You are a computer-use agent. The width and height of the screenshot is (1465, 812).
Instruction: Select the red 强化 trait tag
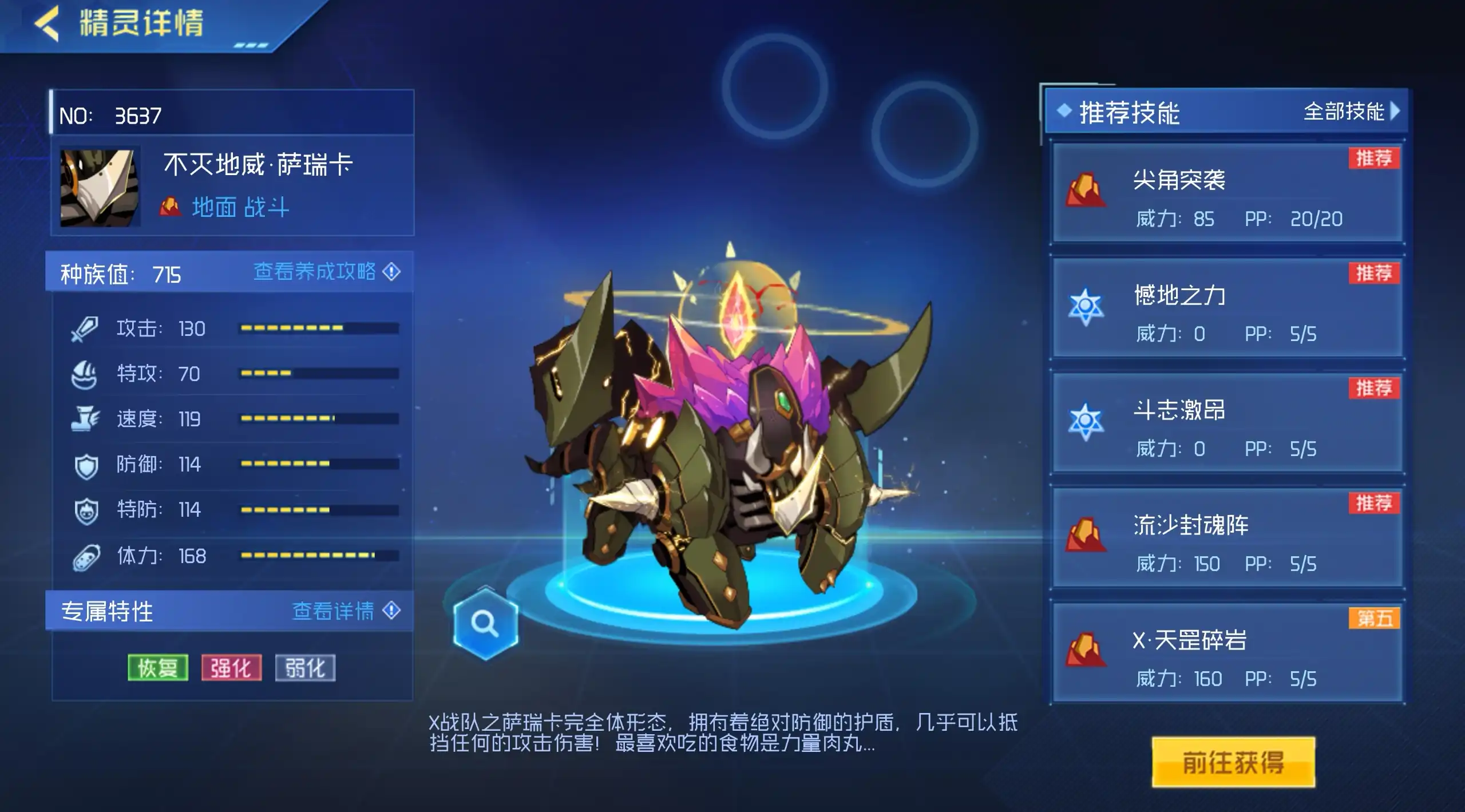(231, 668)
